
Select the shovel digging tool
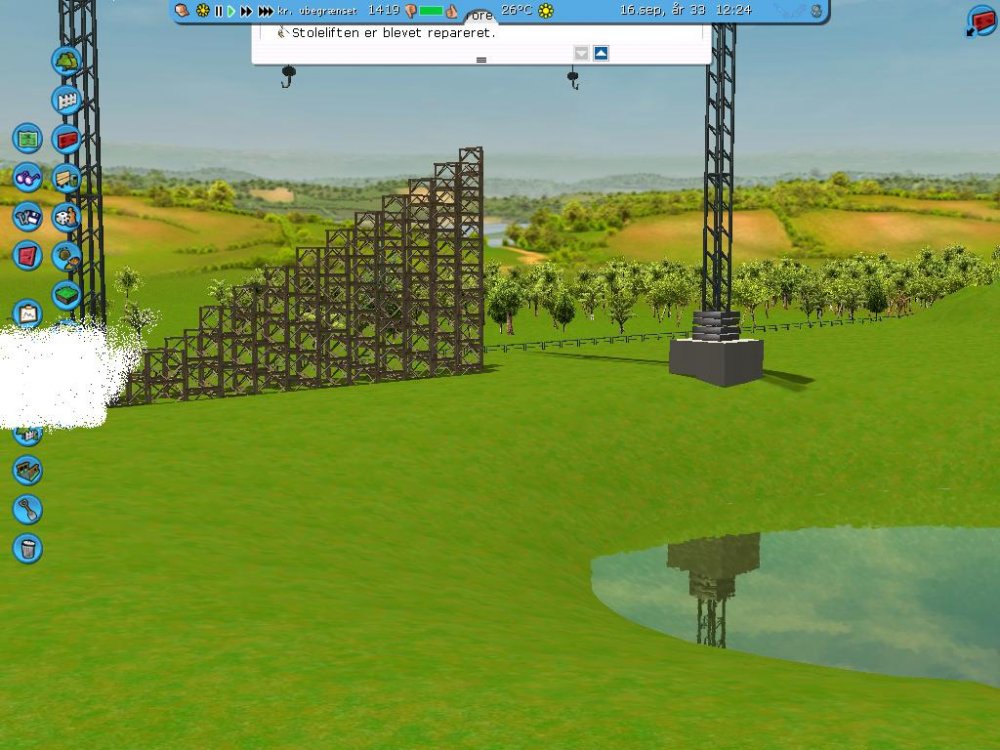pos(27,509)
